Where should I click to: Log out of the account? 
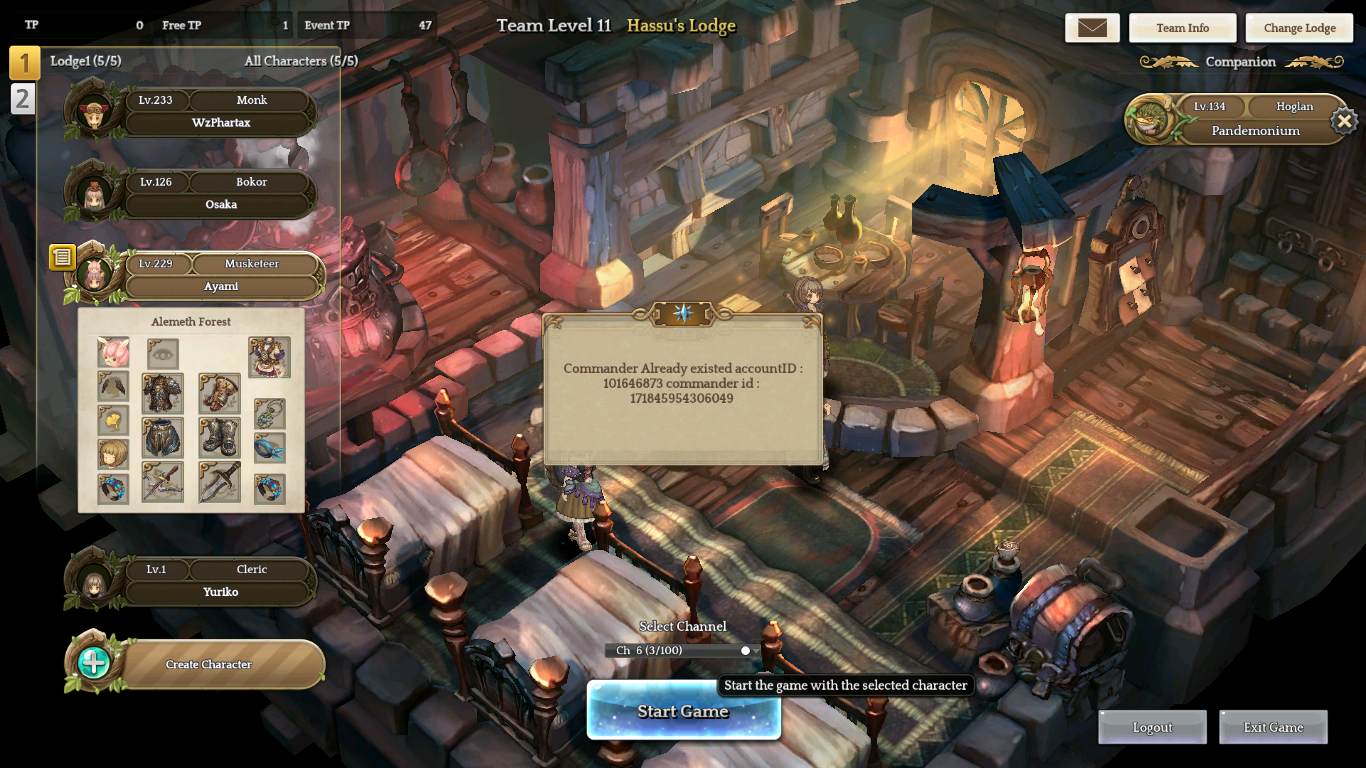point(1152,727)
